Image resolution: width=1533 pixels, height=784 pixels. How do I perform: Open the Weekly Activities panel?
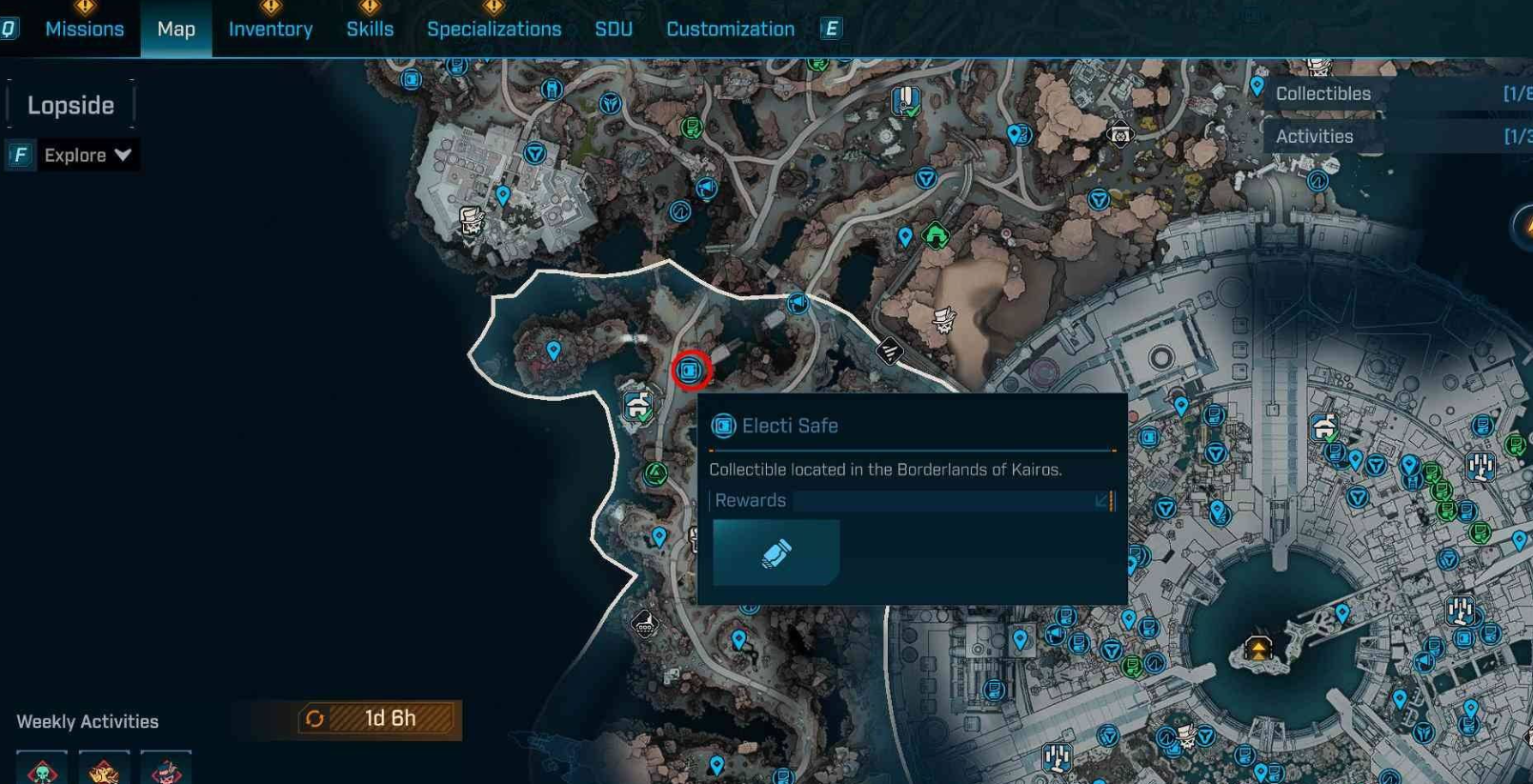88,721
